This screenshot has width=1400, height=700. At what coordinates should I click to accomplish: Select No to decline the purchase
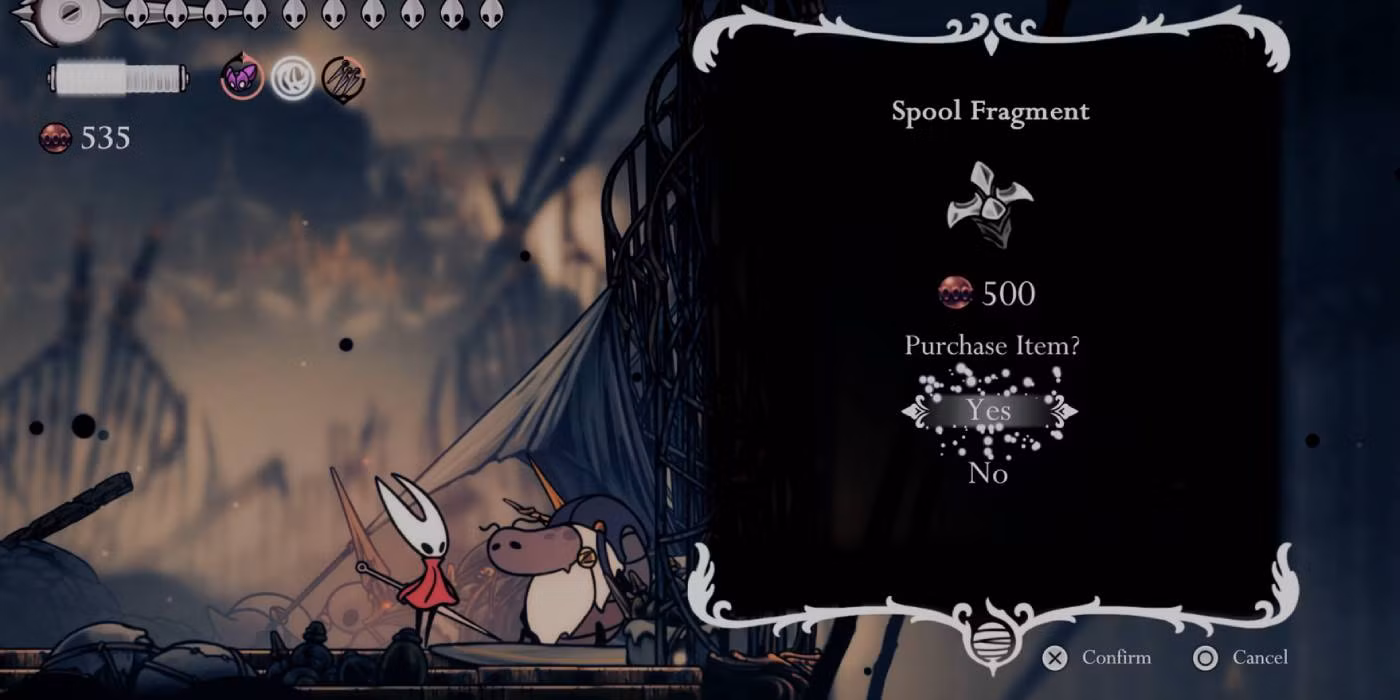(988, 473)
